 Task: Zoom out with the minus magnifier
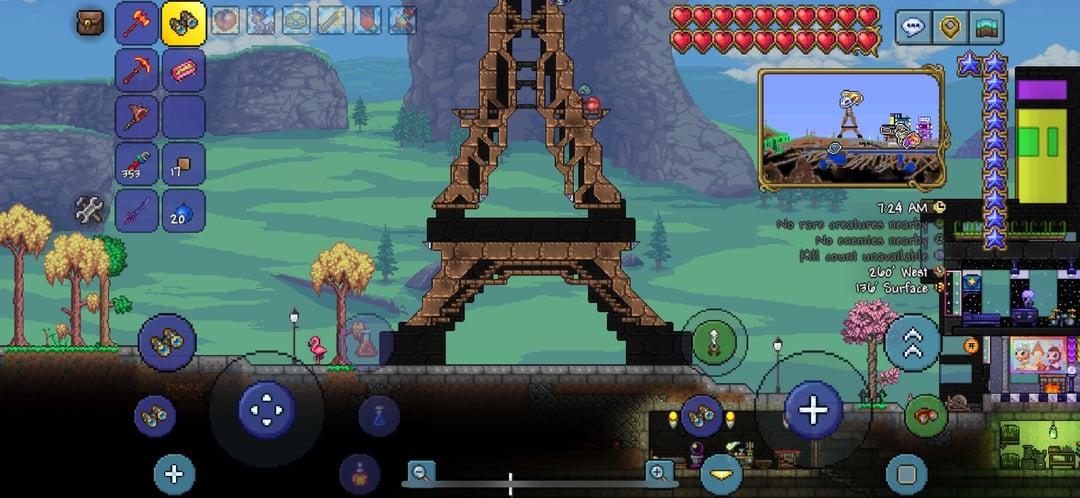click(x=422, y=472)
